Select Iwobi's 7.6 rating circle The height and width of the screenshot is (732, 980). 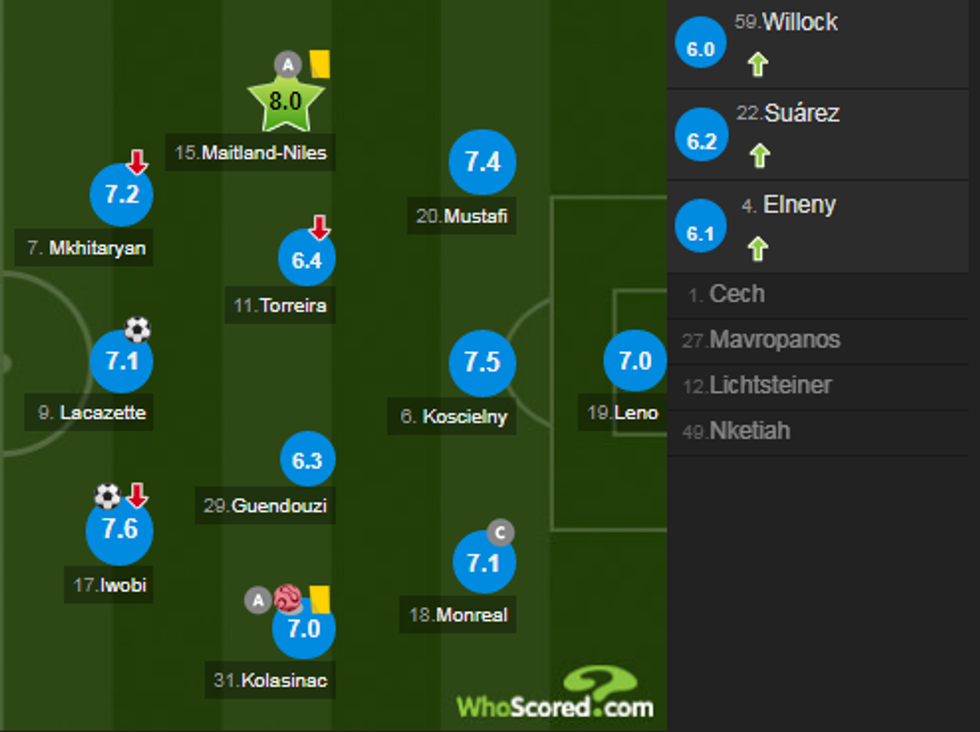[x=120, y=529]
